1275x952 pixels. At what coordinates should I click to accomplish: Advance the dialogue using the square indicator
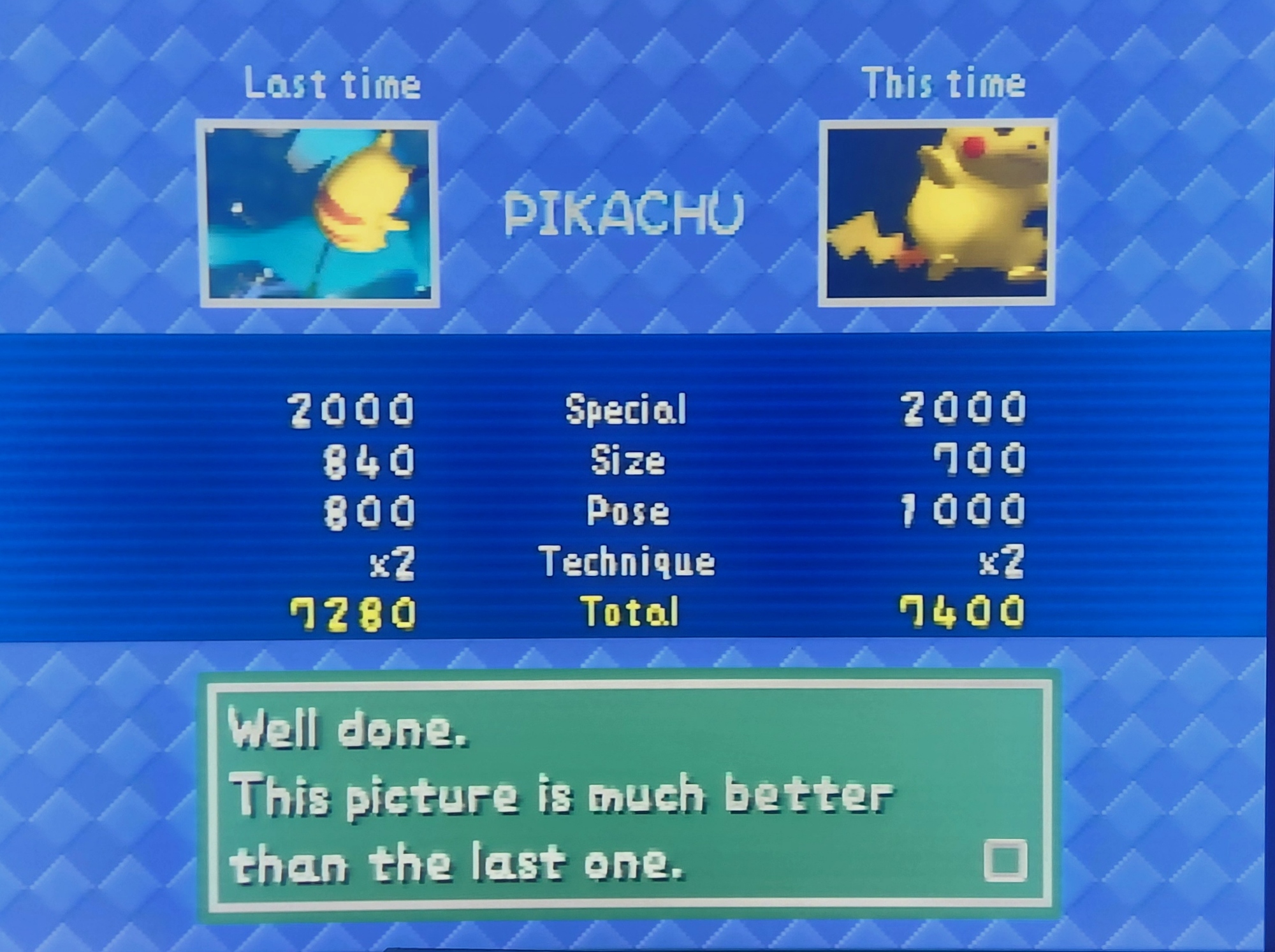pos(1005,861)
